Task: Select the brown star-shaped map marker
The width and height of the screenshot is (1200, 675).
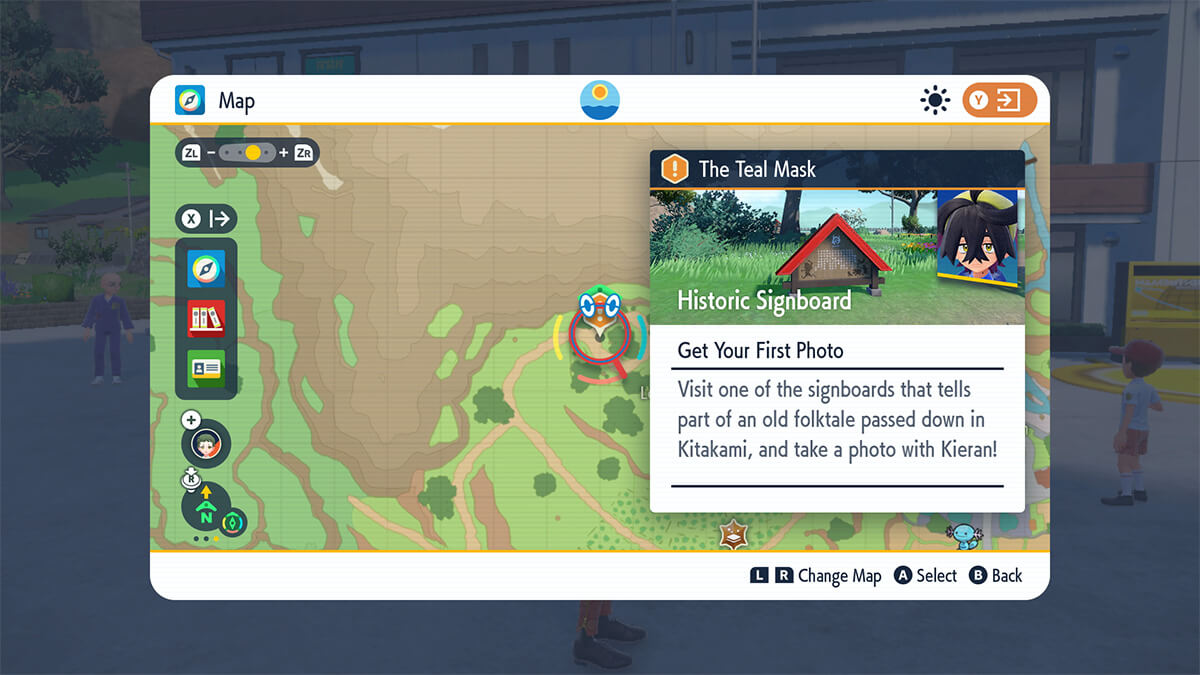Action: point(733,535)
